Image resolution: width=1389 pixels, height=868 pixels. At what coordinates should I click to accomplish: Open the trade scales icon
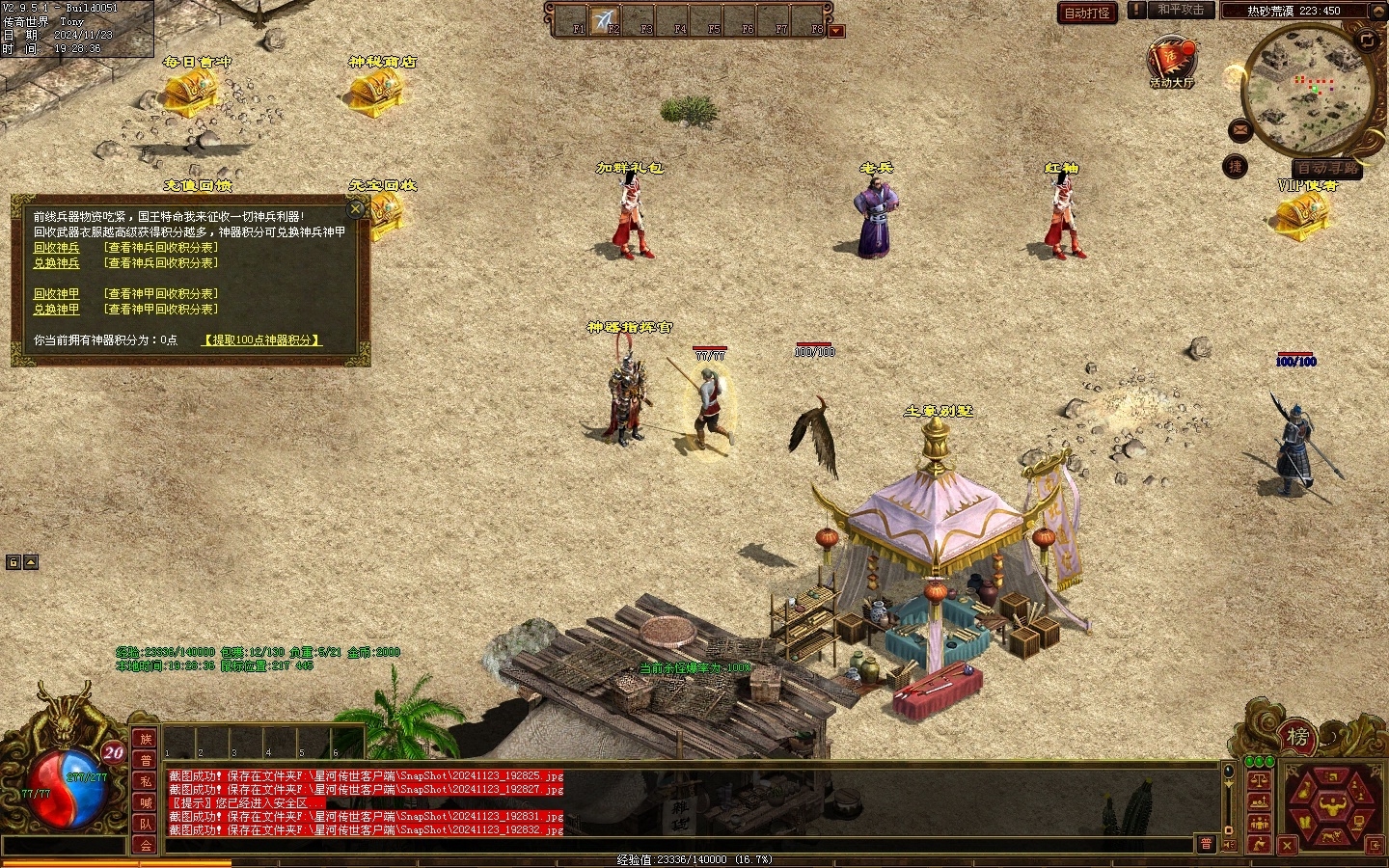click(1259, 779)
